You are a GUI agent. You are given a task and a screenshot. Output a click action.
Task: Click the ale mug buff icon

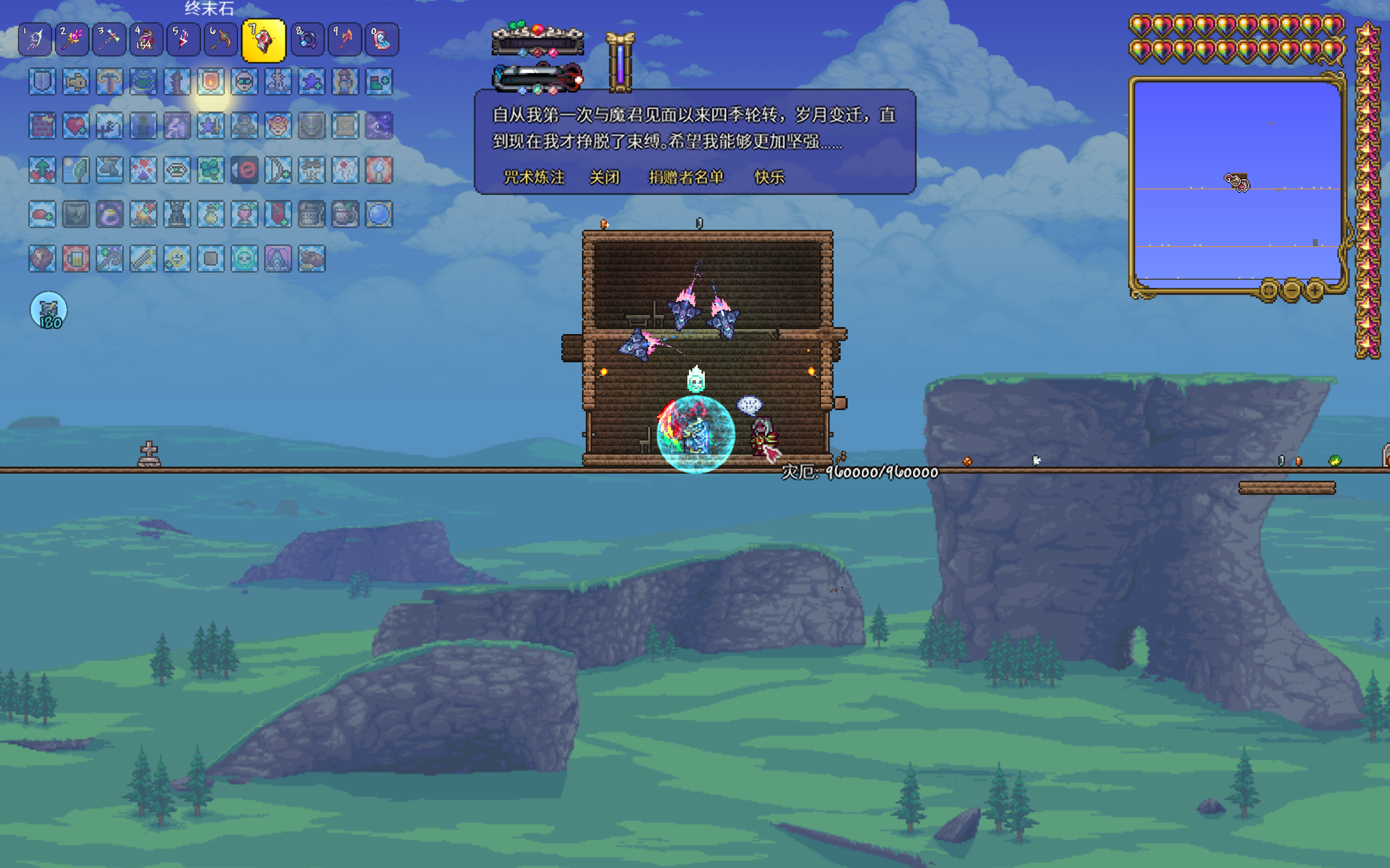[76, 259]
